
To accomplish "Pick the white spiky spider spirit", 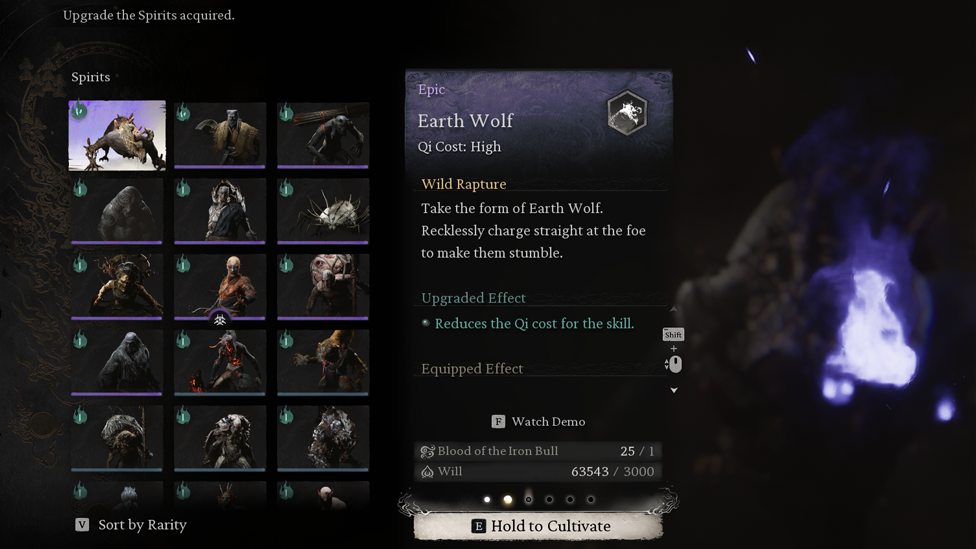I will point(323,211).
